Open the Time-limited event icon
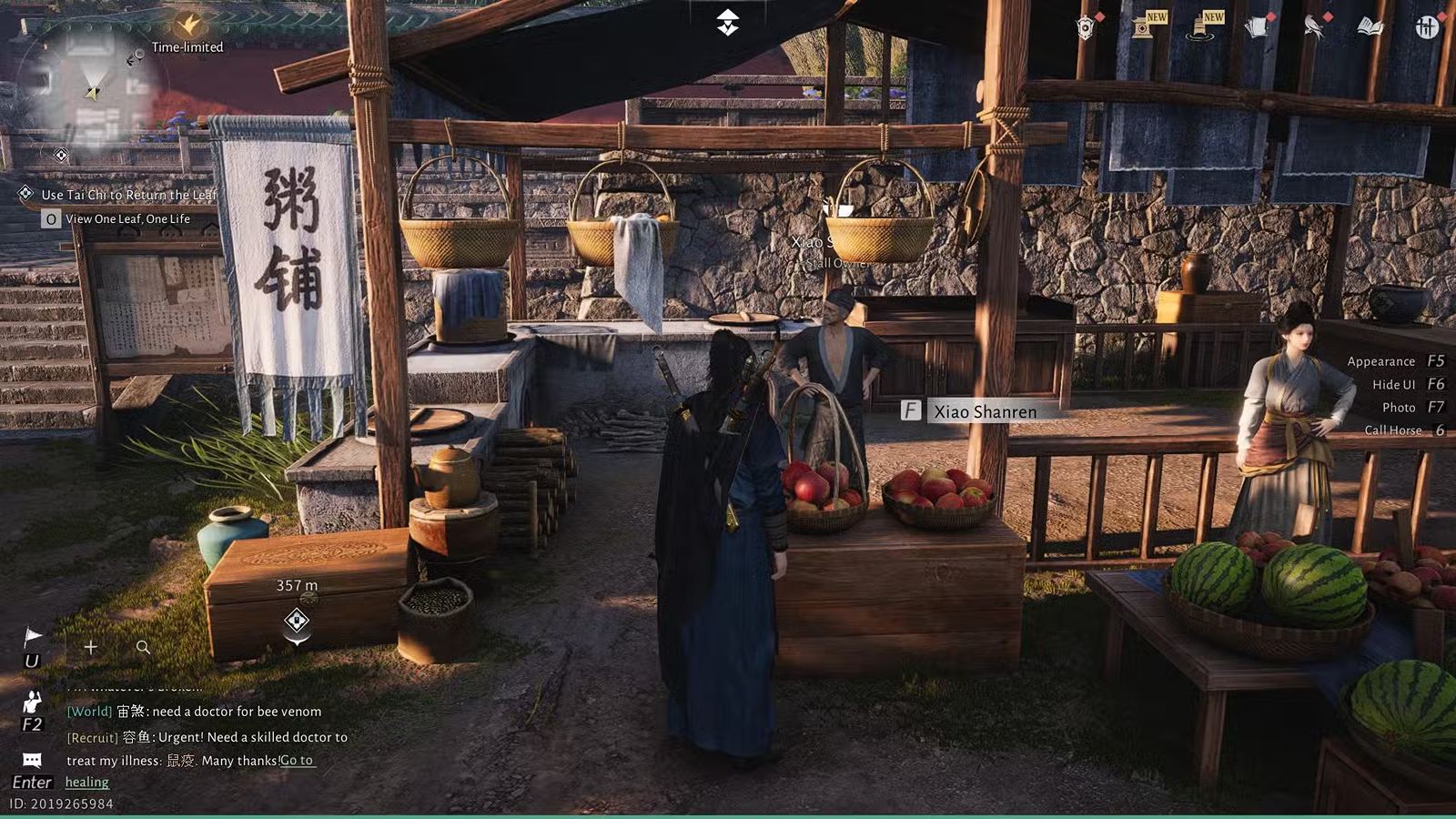The height and width of the screenshot is (819, 1456). (x=188, y=25)
